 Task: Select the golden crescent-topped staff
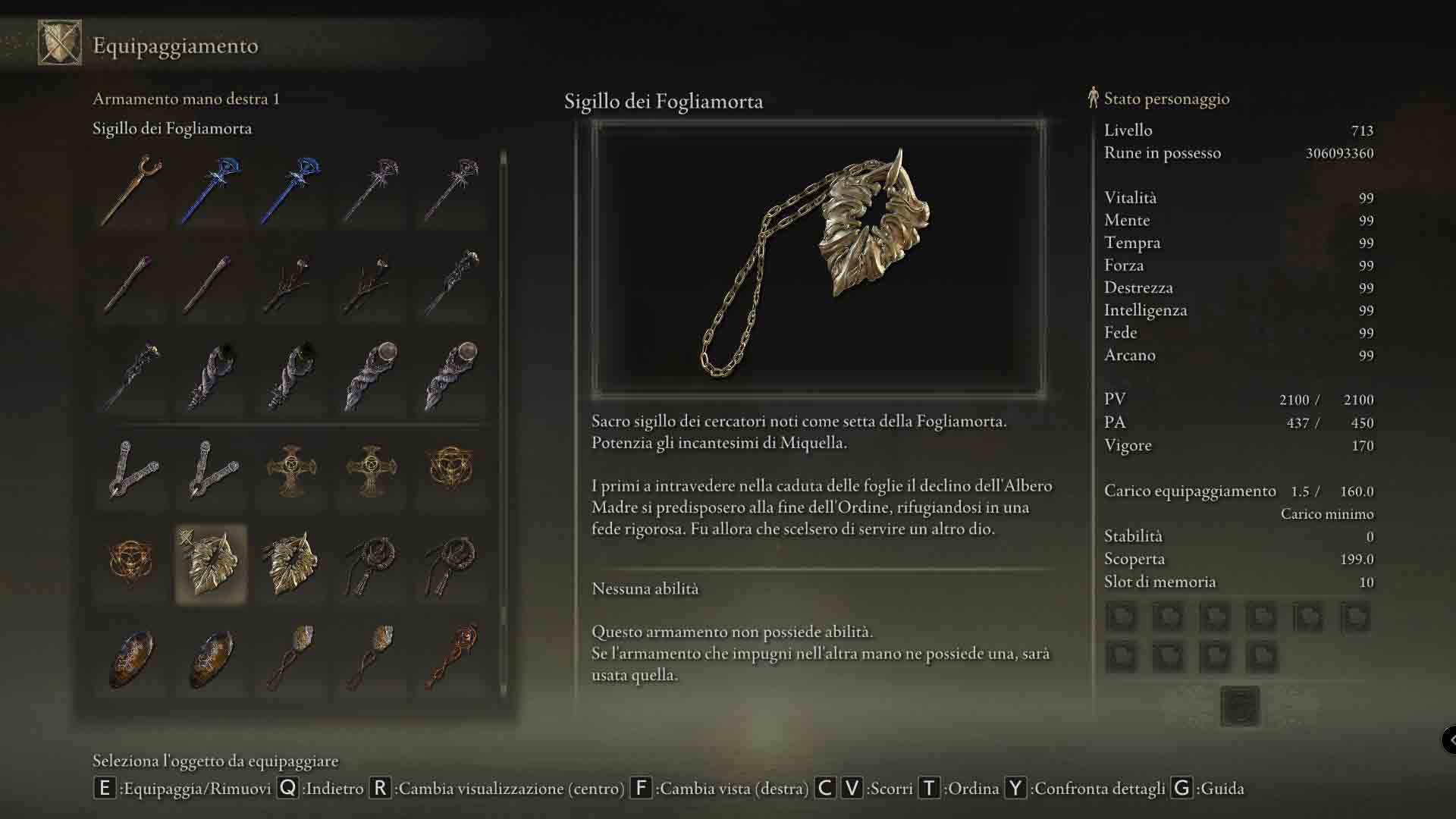click(131, 190)
